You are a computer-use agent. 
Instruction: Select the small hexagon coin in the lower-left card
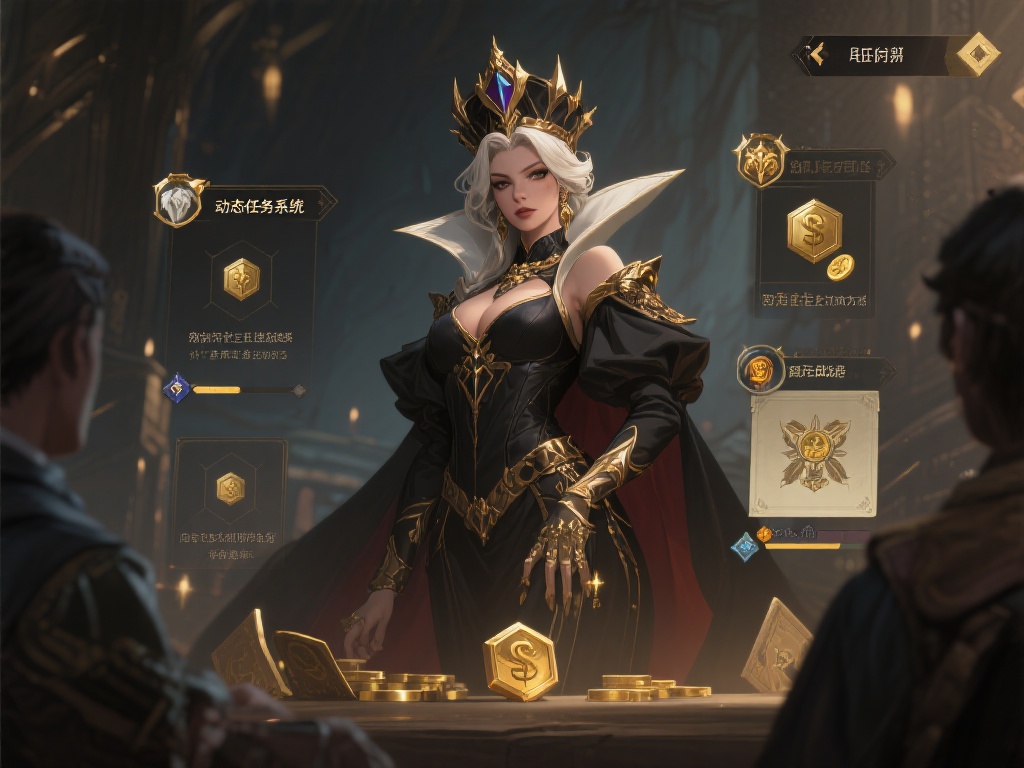(230, 488)
